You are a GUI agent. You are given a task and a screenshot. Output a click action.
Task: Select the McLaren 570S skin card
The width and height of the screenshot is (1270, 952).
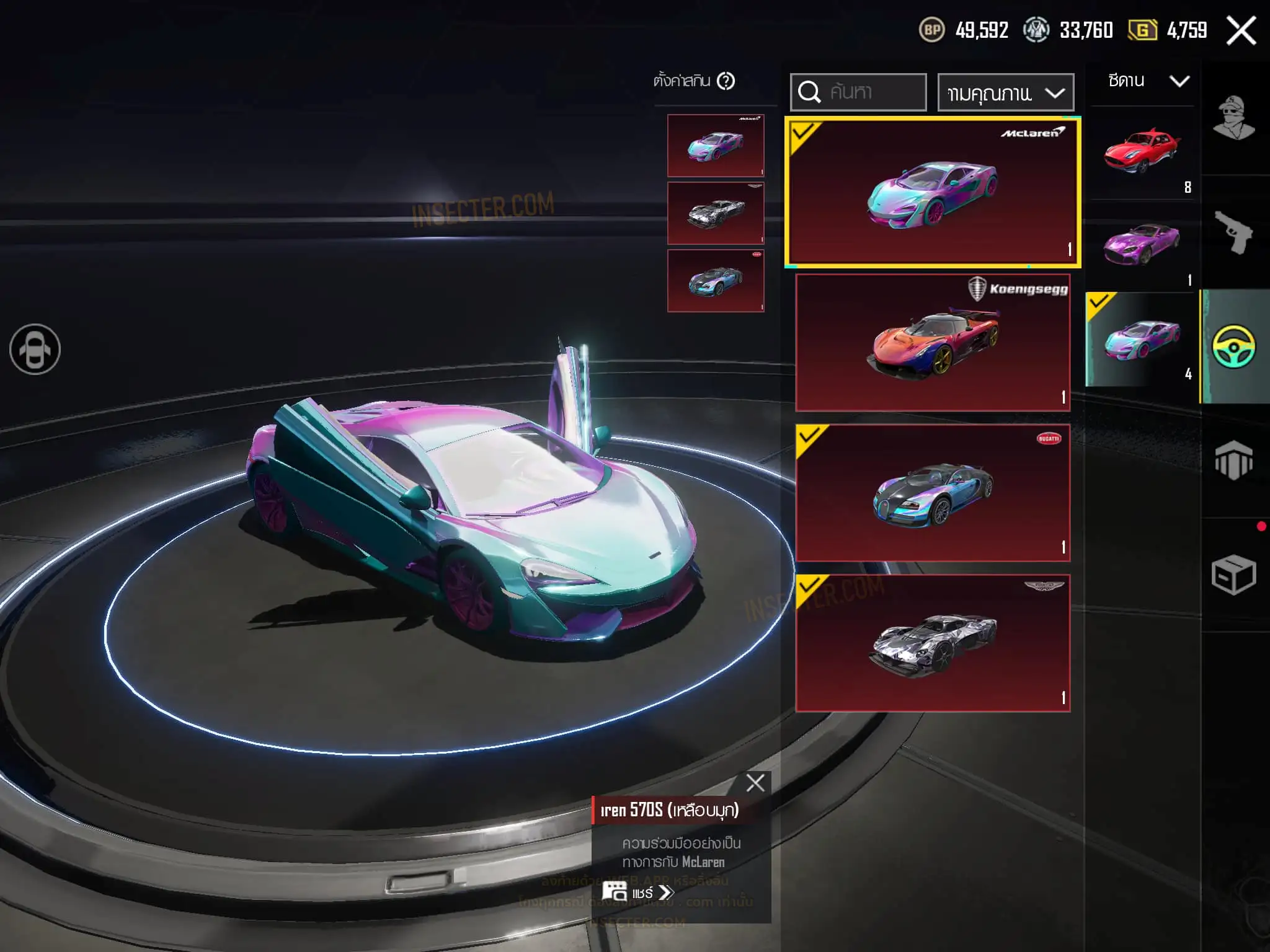[x=933, y=192]
